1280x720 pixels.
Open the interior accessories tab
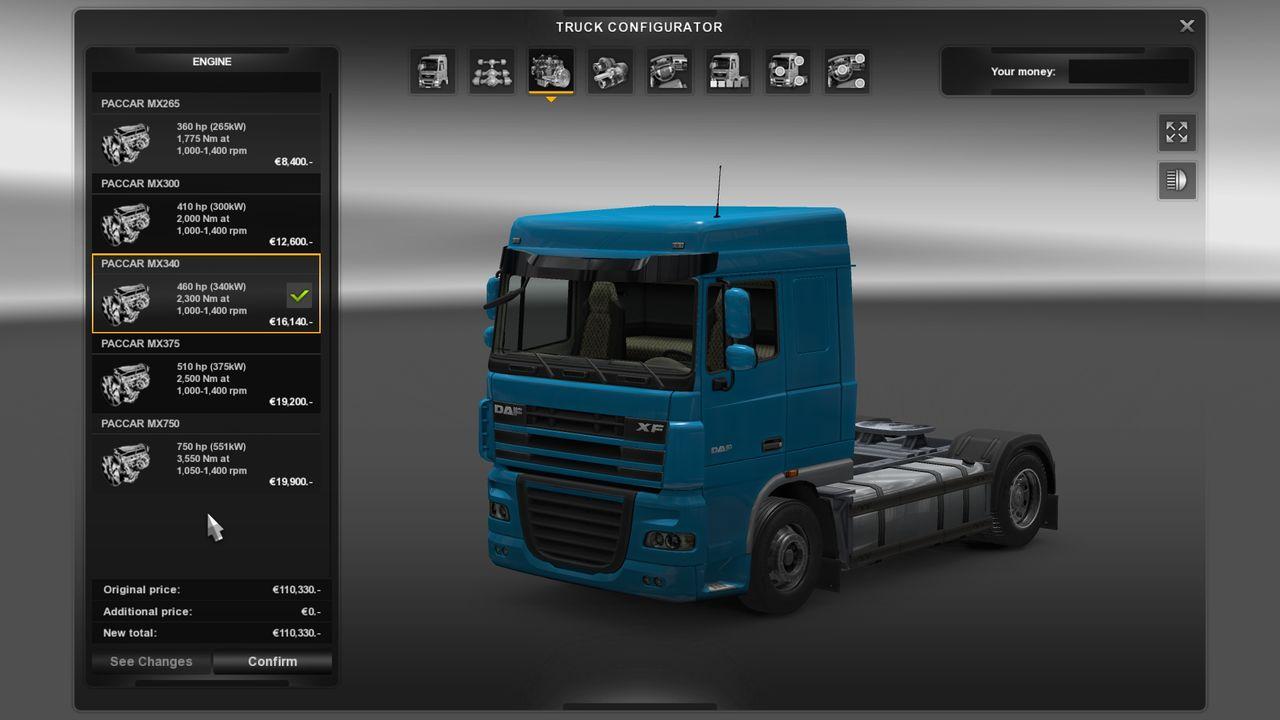[846, 71]
